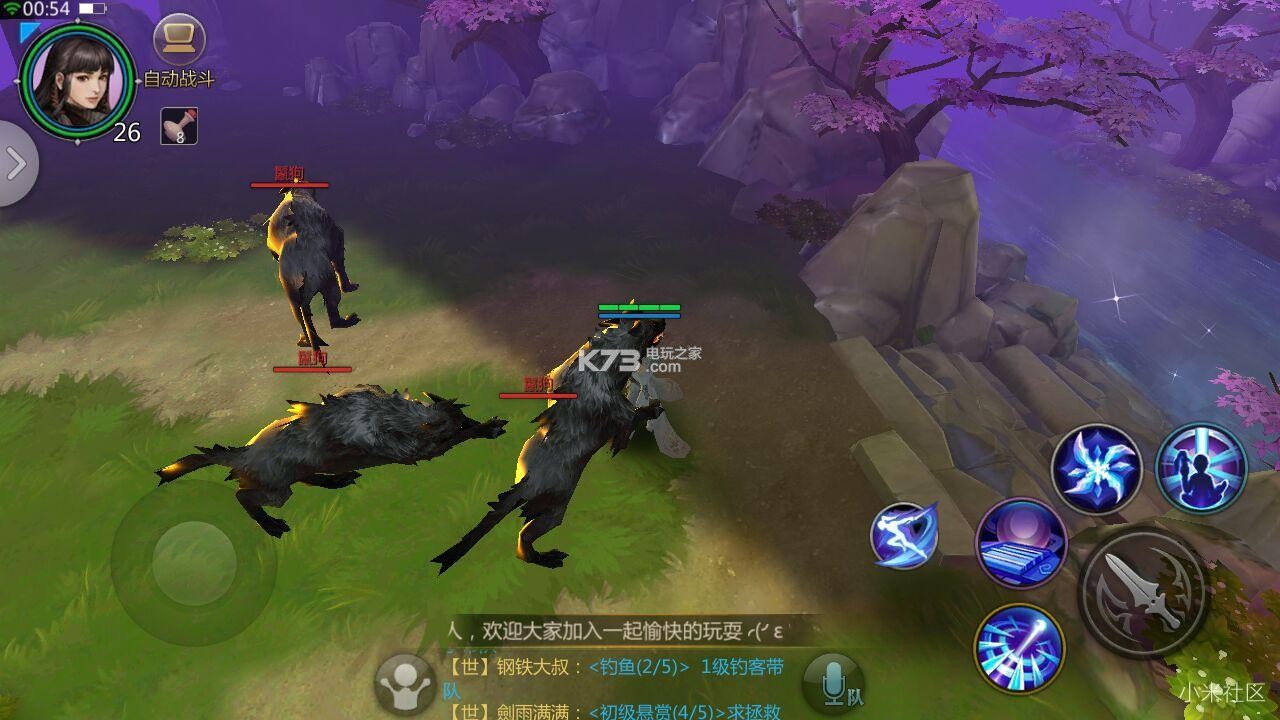
Task: Attack with the main sword button
Action: [x=1142, y=592]
